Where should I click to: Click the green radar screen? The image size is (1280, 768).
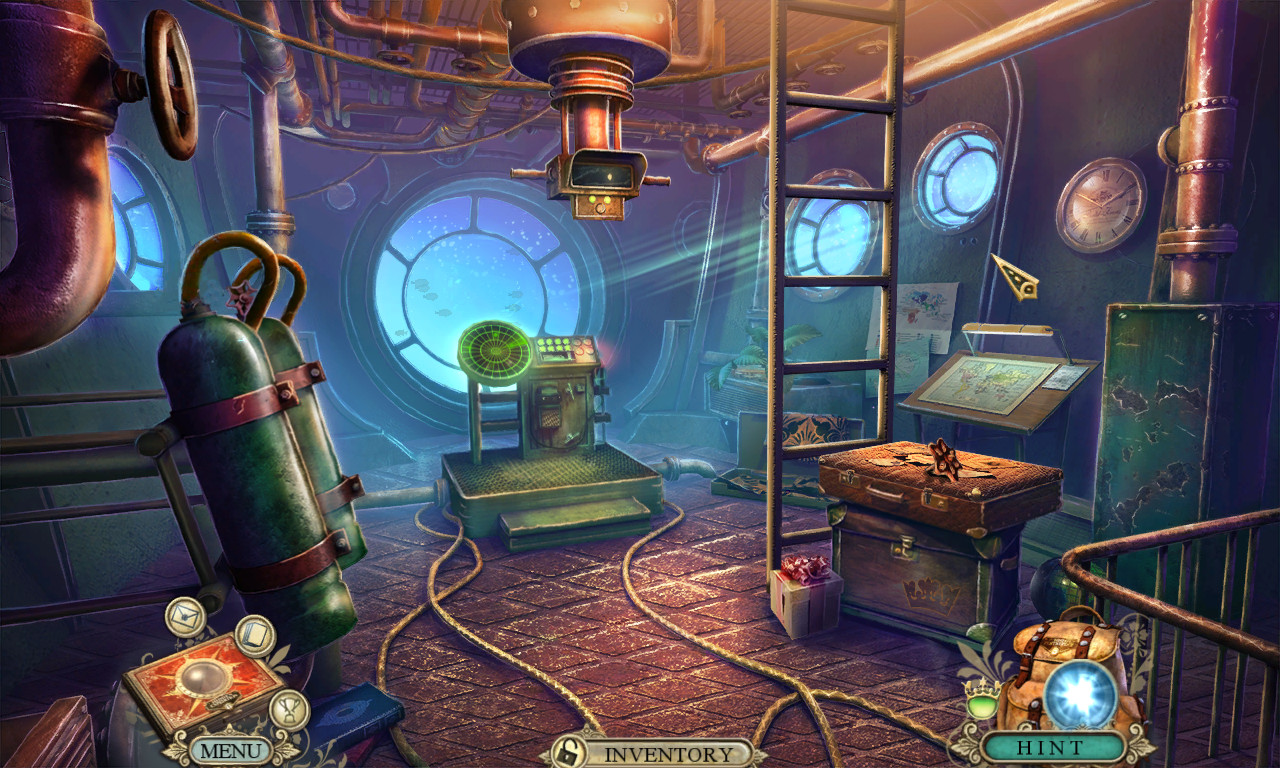(x=493, y=349)
